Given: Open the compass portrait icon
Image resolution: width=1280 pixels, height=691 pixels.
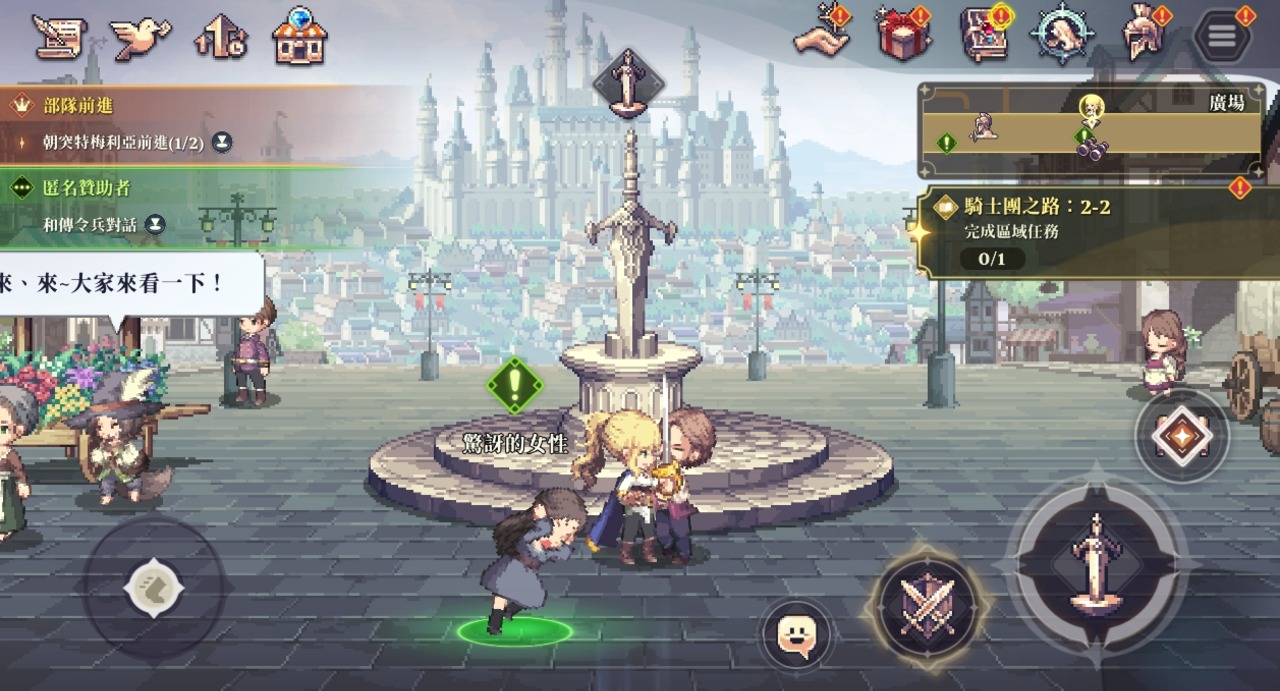Looking at the screenshot, I should 1062,35.
